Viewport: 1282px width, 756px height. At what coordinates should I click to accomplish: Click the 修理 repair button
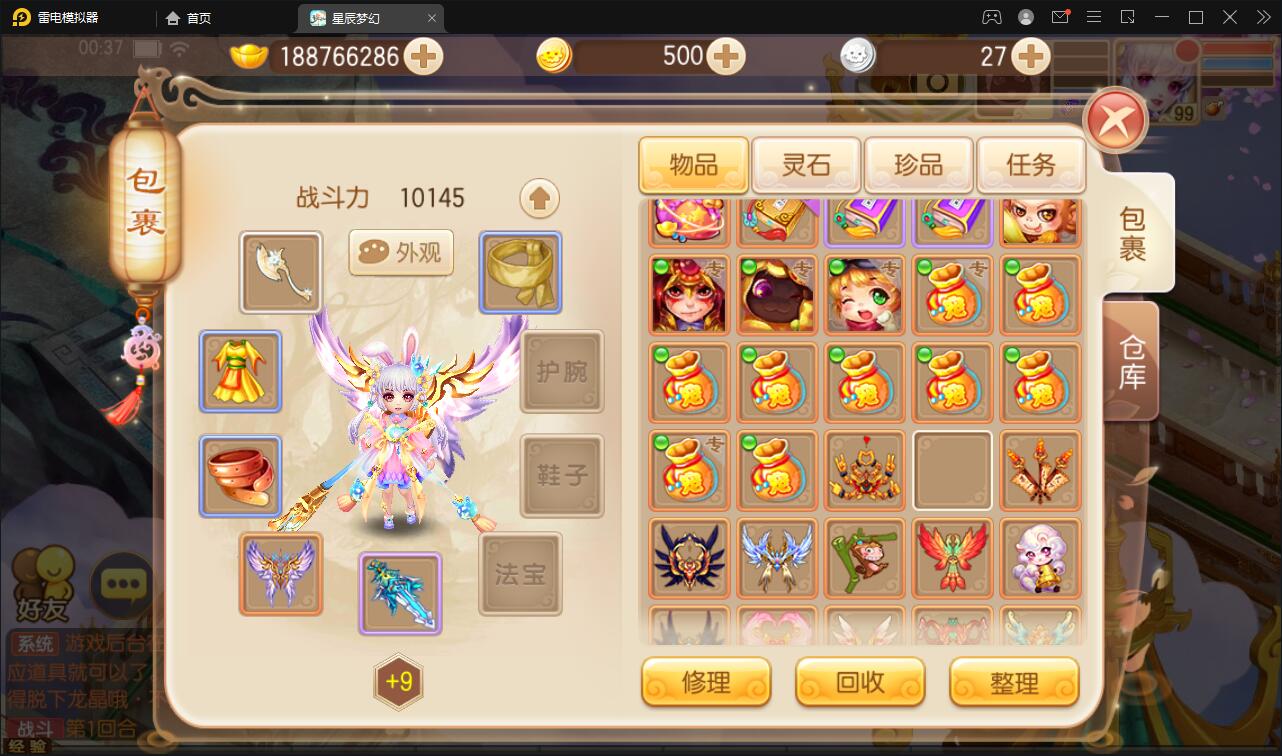[706, 682]
